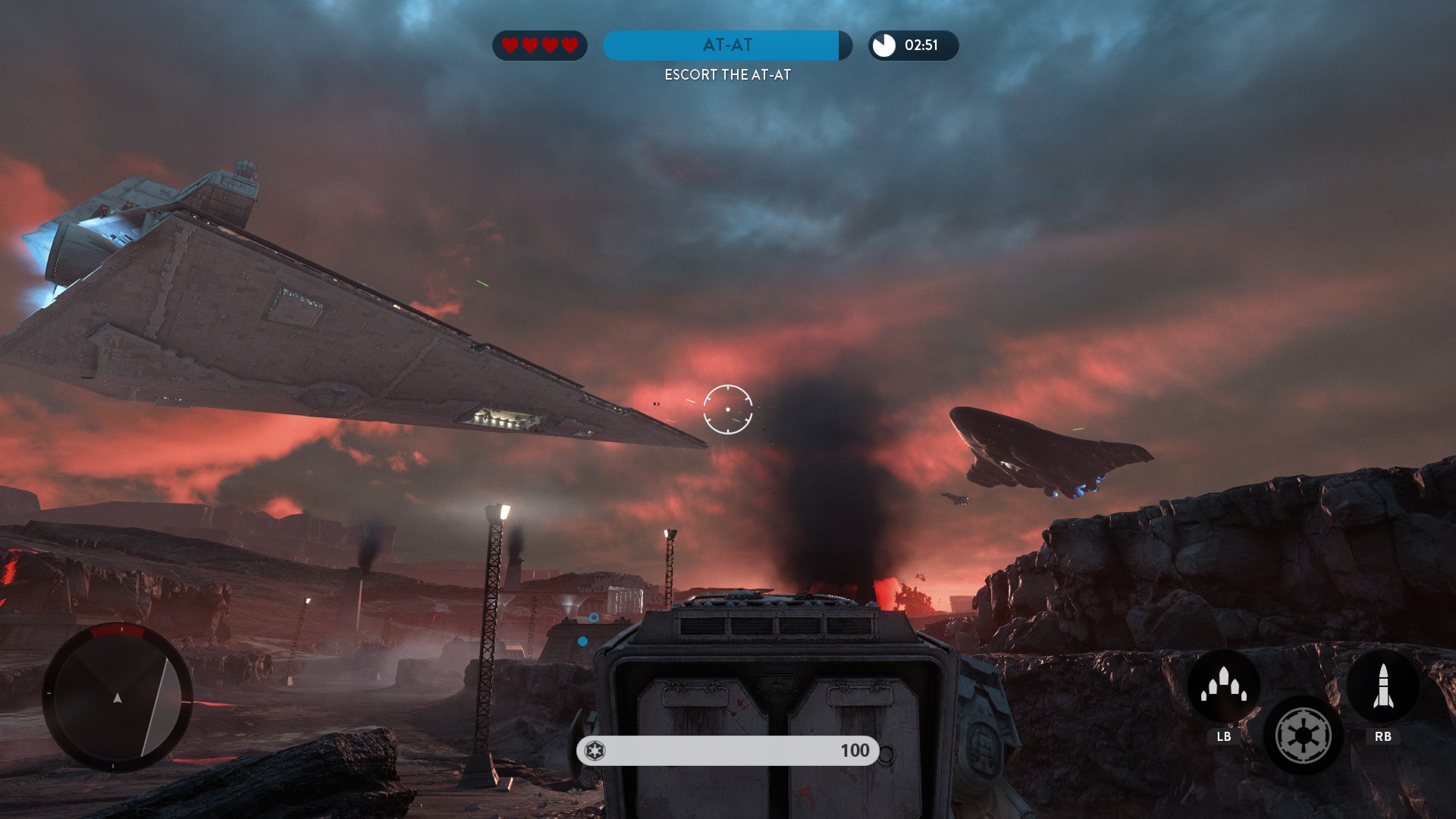Click the AT-AT objective tracker bar

727,45
